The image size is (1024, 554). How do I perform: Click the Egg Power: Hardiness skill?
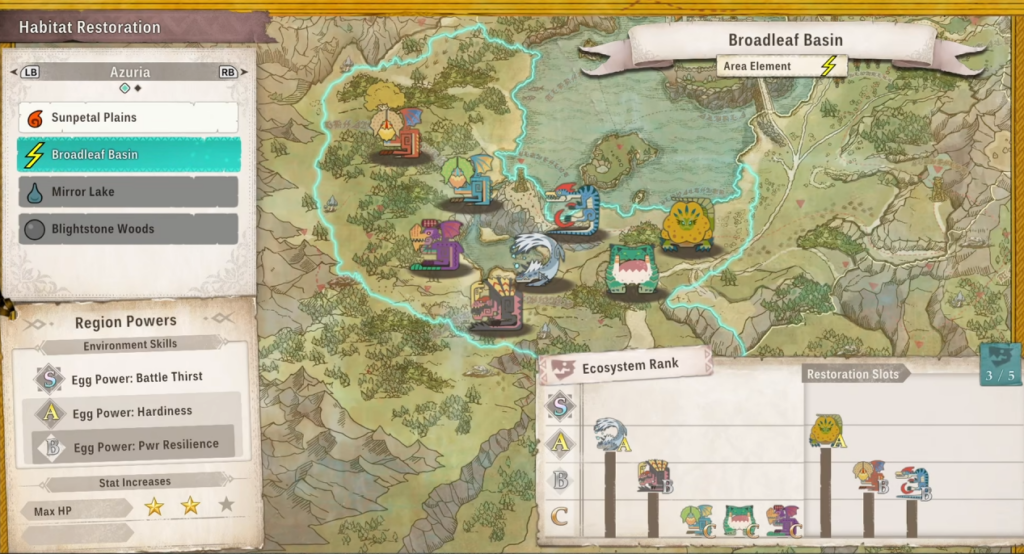[130, 411]
